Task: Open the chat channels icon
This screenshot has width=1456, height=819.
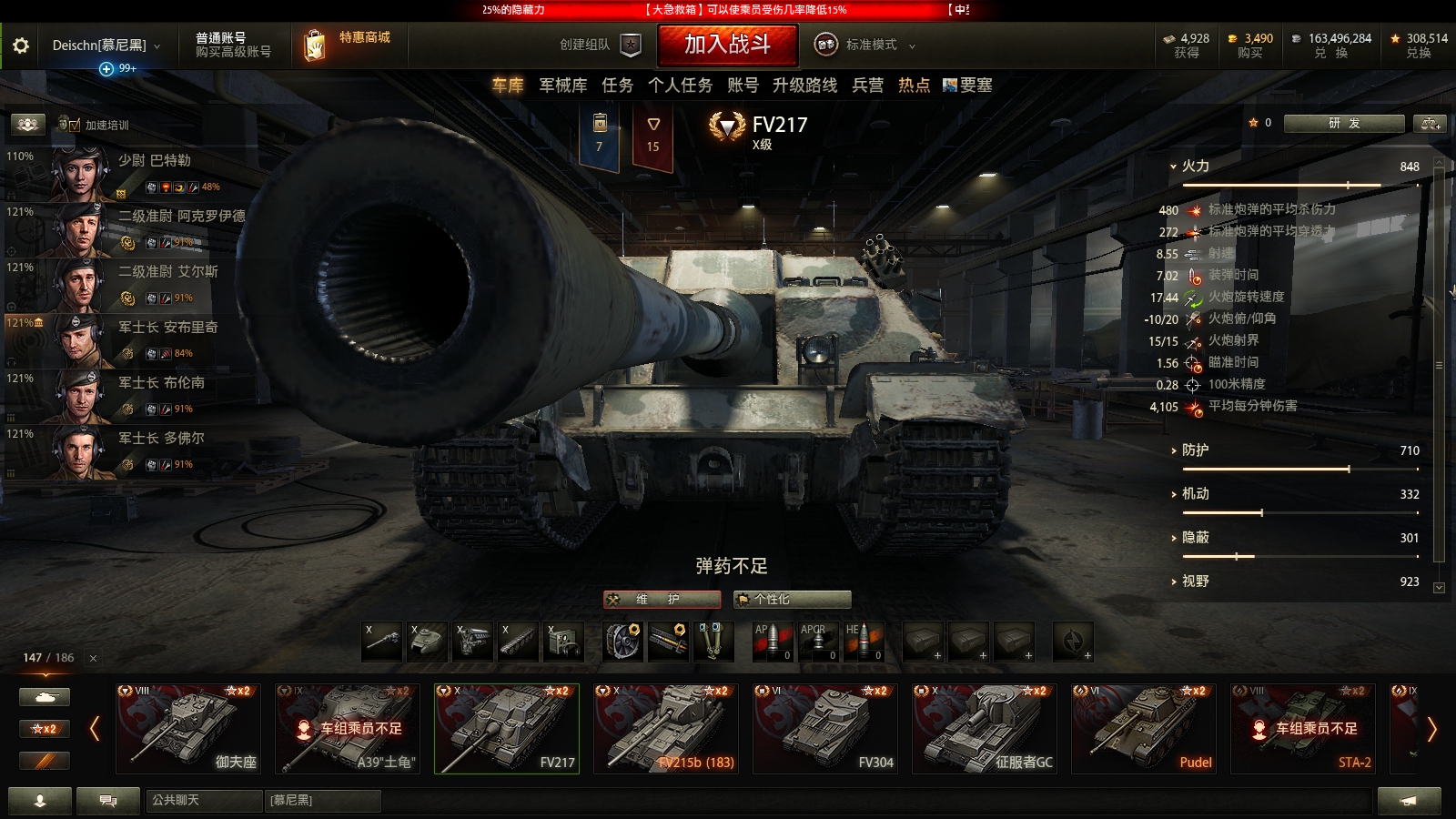Action: pos(106,801)
